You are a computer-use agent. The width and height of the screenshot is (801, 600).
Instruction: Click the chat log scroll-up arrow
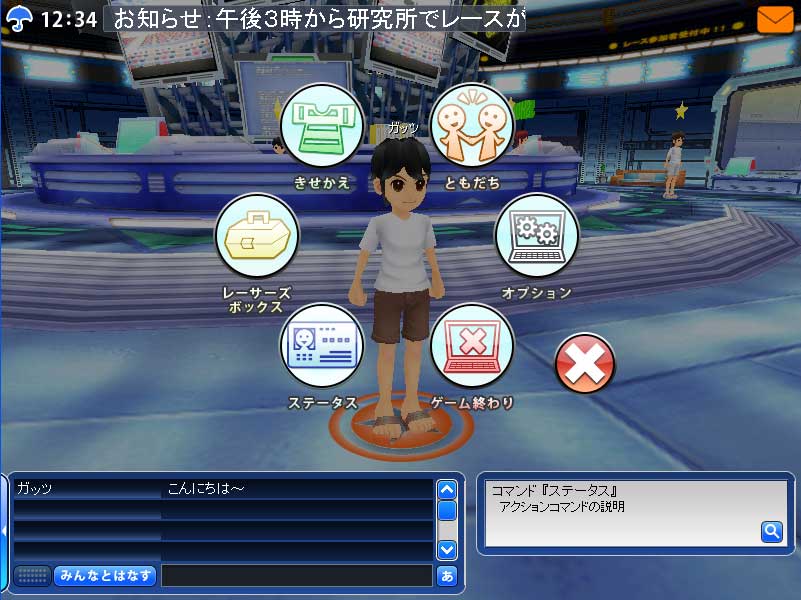coord(447,490)
